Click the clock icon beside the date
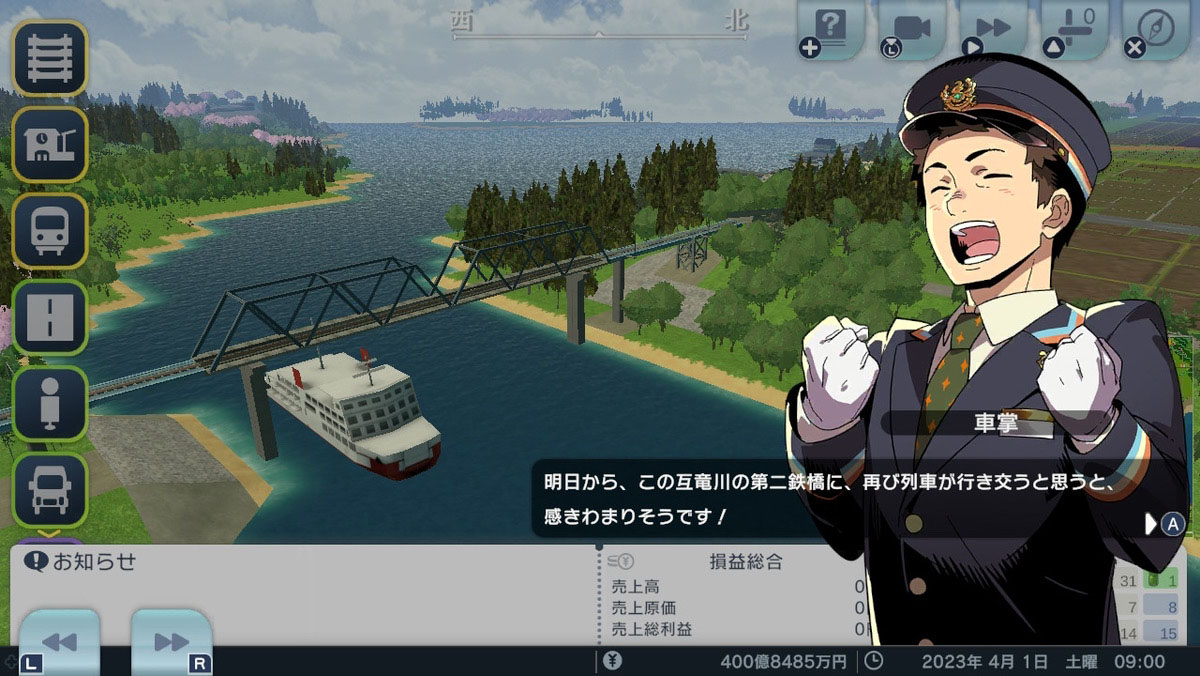The width and height of the screenshot is (1200, 676). pos(873,661)
